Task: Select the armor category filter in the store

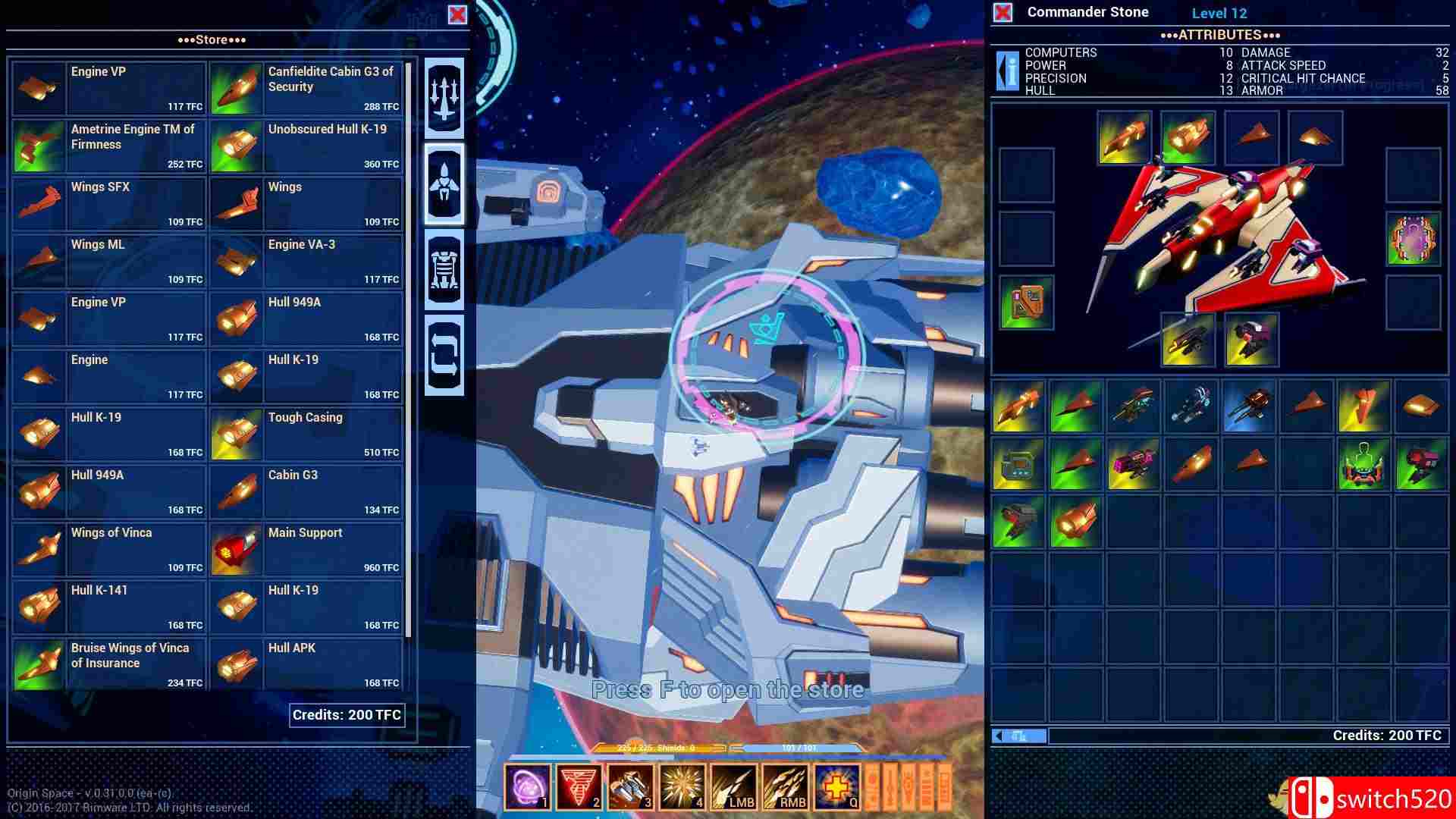Action: pyautogui.click(x=446, y=271)
